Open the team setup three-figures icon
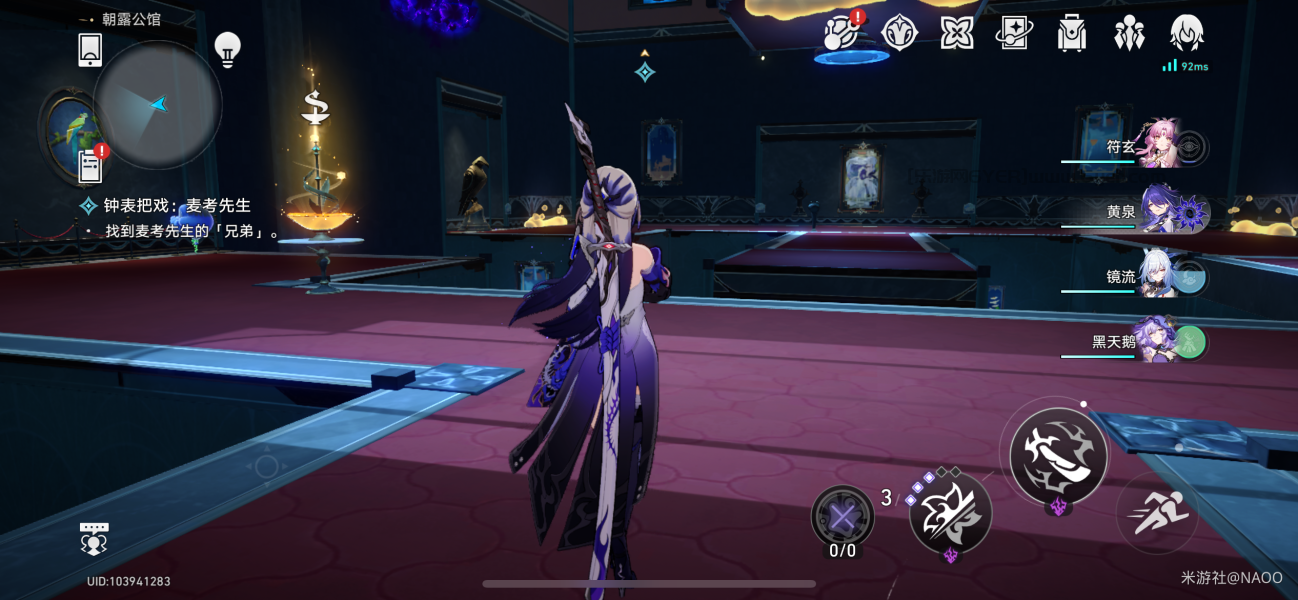The height and width of the screenshot is (600, 1298). point(1129,33)
